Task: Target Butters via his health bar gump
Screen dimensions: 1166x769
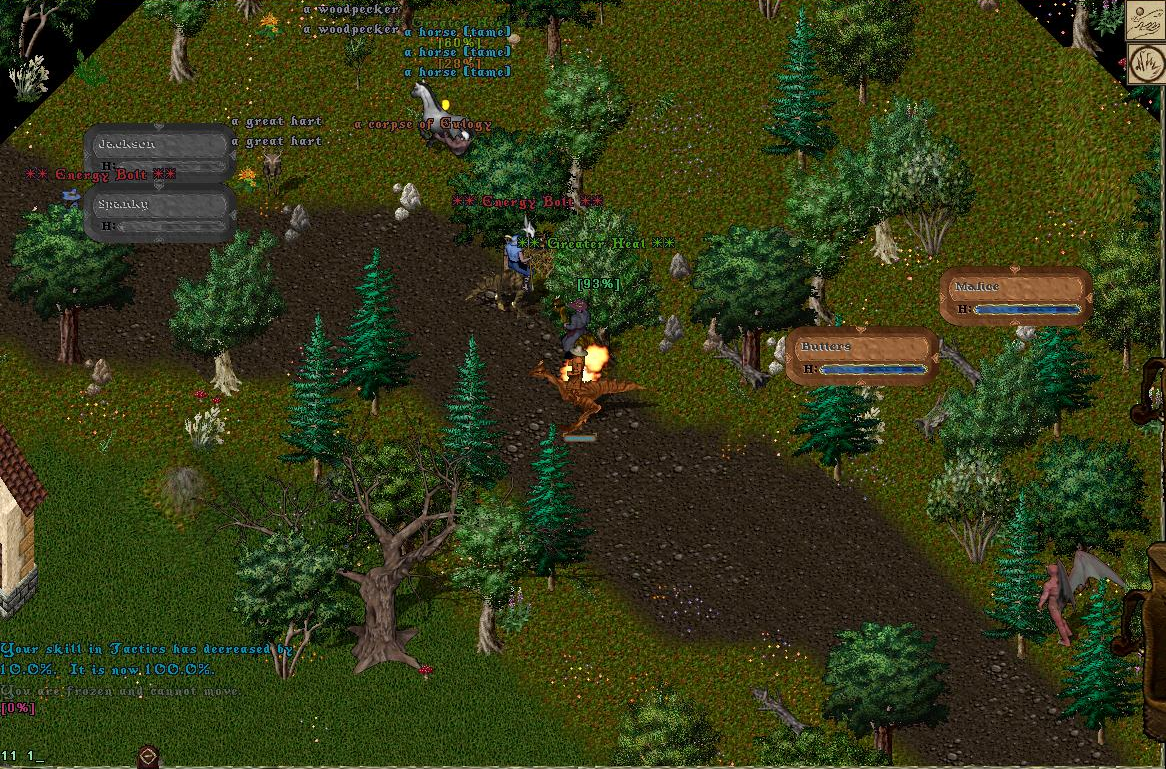Action: 862,357
